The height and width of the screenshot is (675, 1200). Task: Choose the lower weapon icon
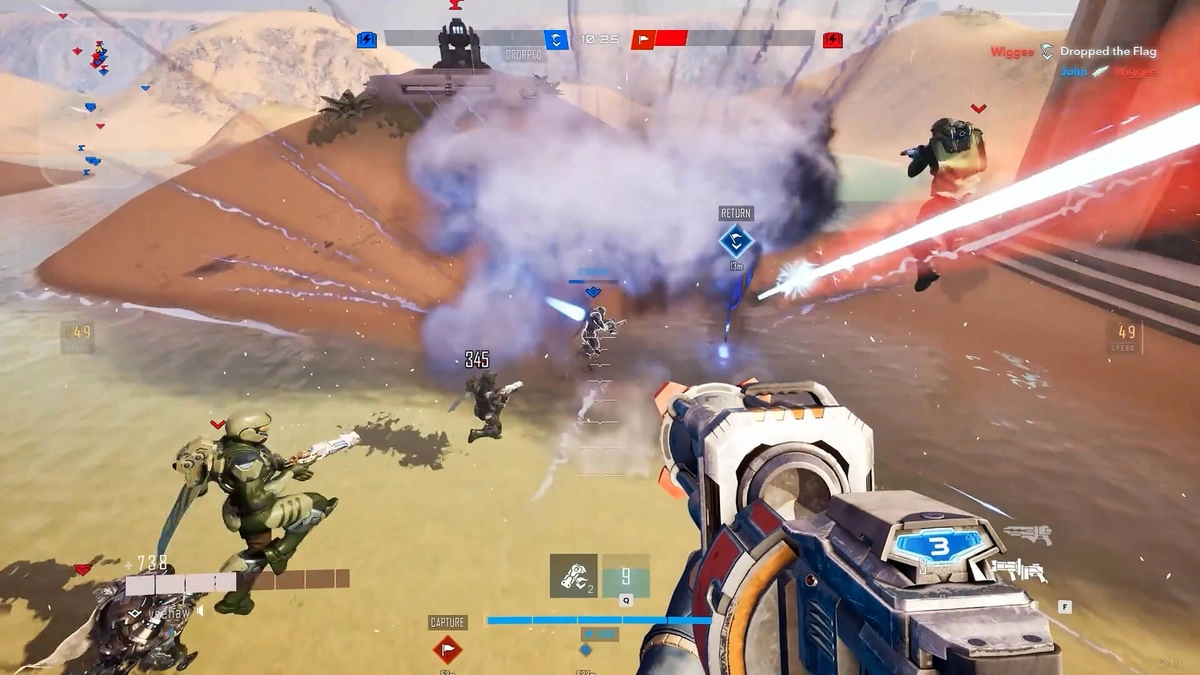point(1020,570)
